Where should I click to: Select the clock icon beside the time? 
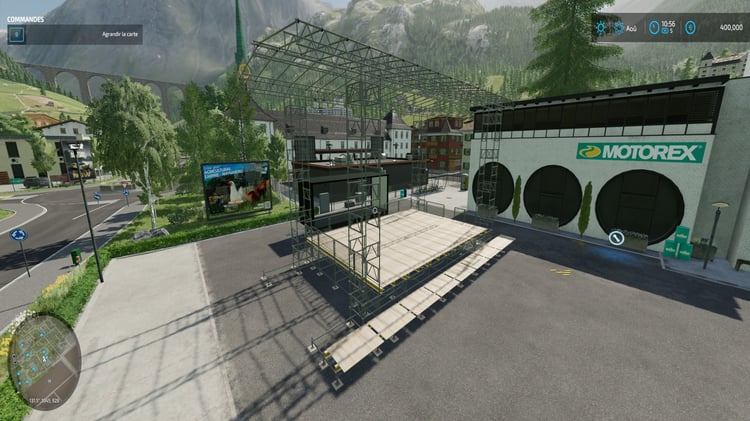tap(654, 27)
